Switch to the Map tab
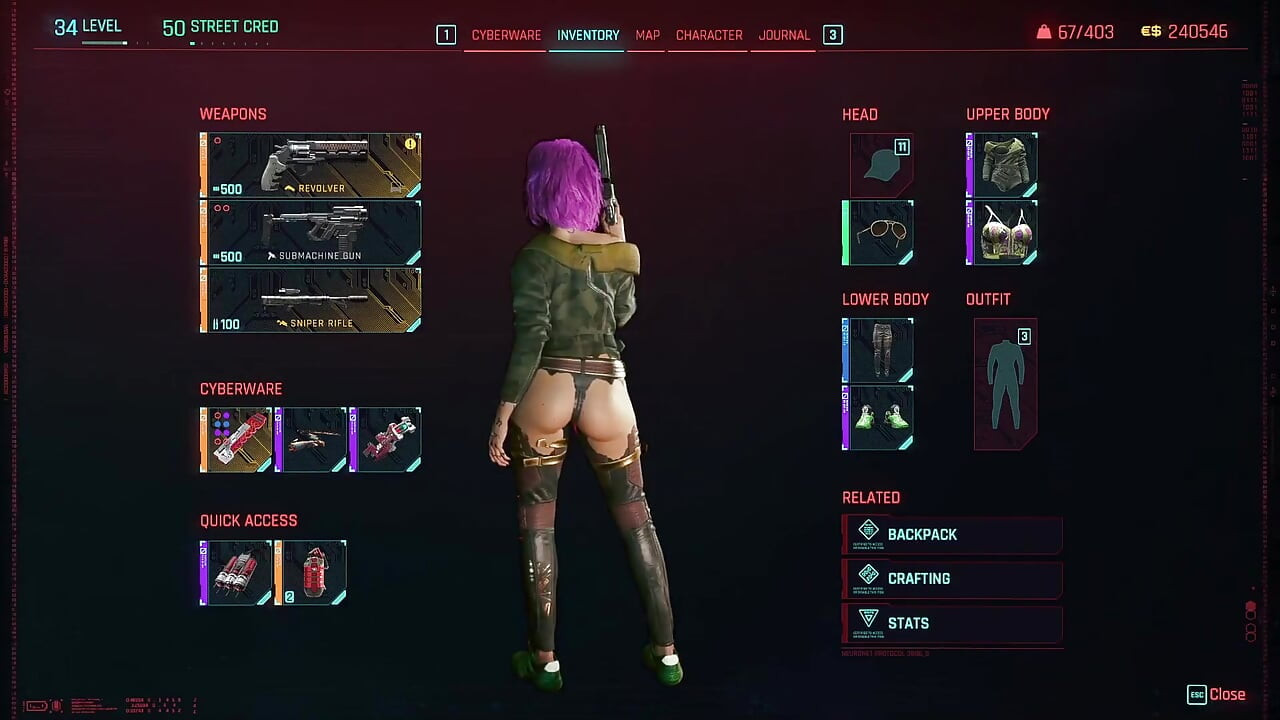Viewport: 1280px width, 720px height. (646, 35)
